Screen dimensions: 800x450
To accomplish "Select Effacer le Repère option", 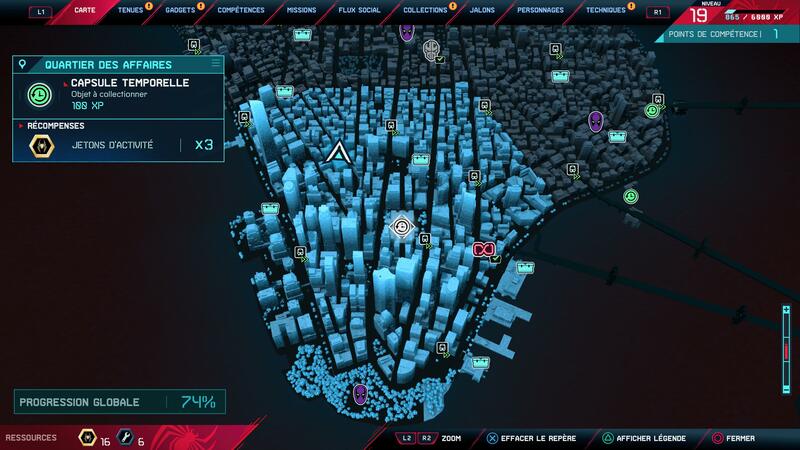I will click(x=531, y=438).
